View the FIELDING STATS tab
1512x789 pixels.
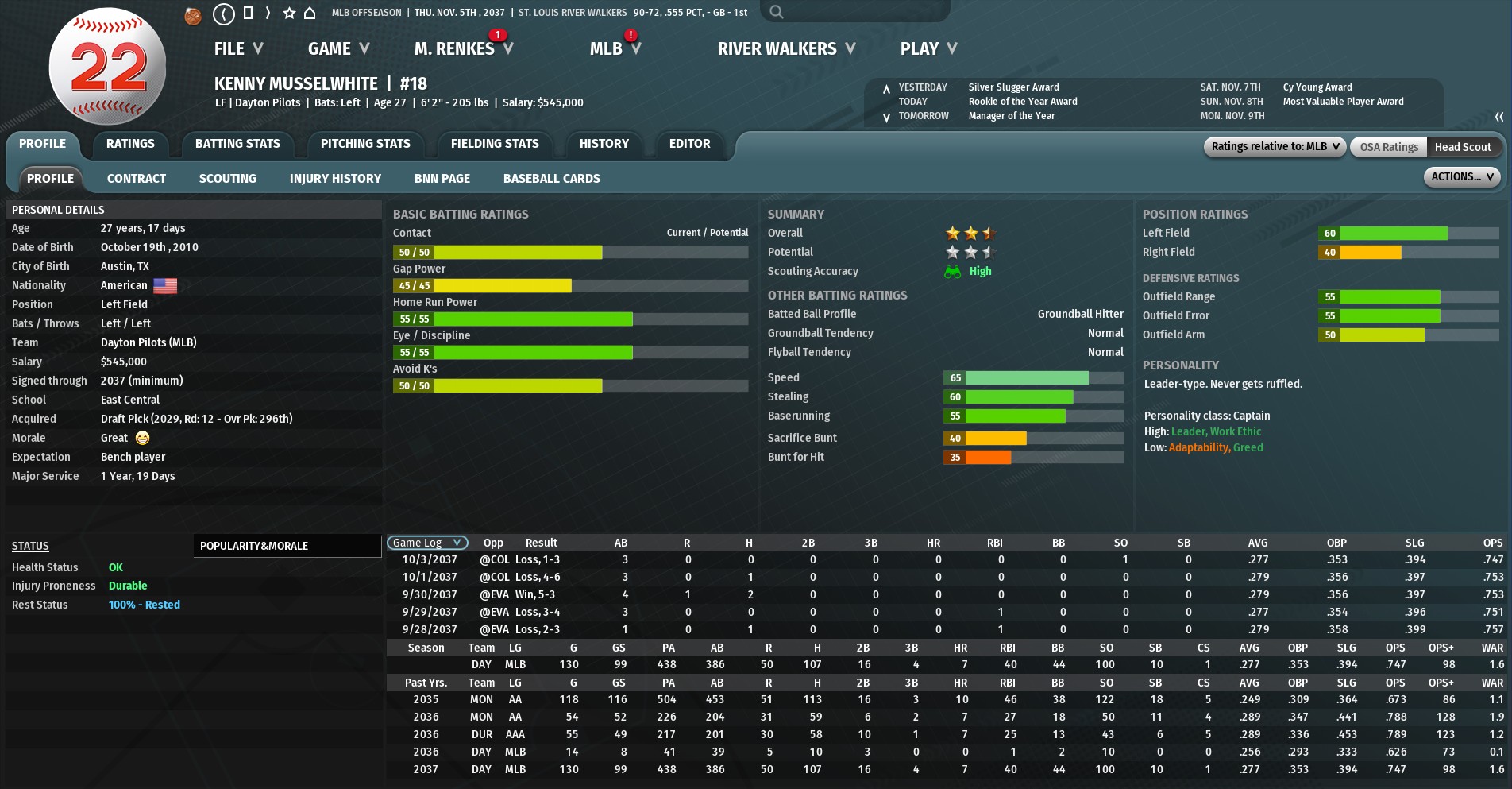coord(495,144)
